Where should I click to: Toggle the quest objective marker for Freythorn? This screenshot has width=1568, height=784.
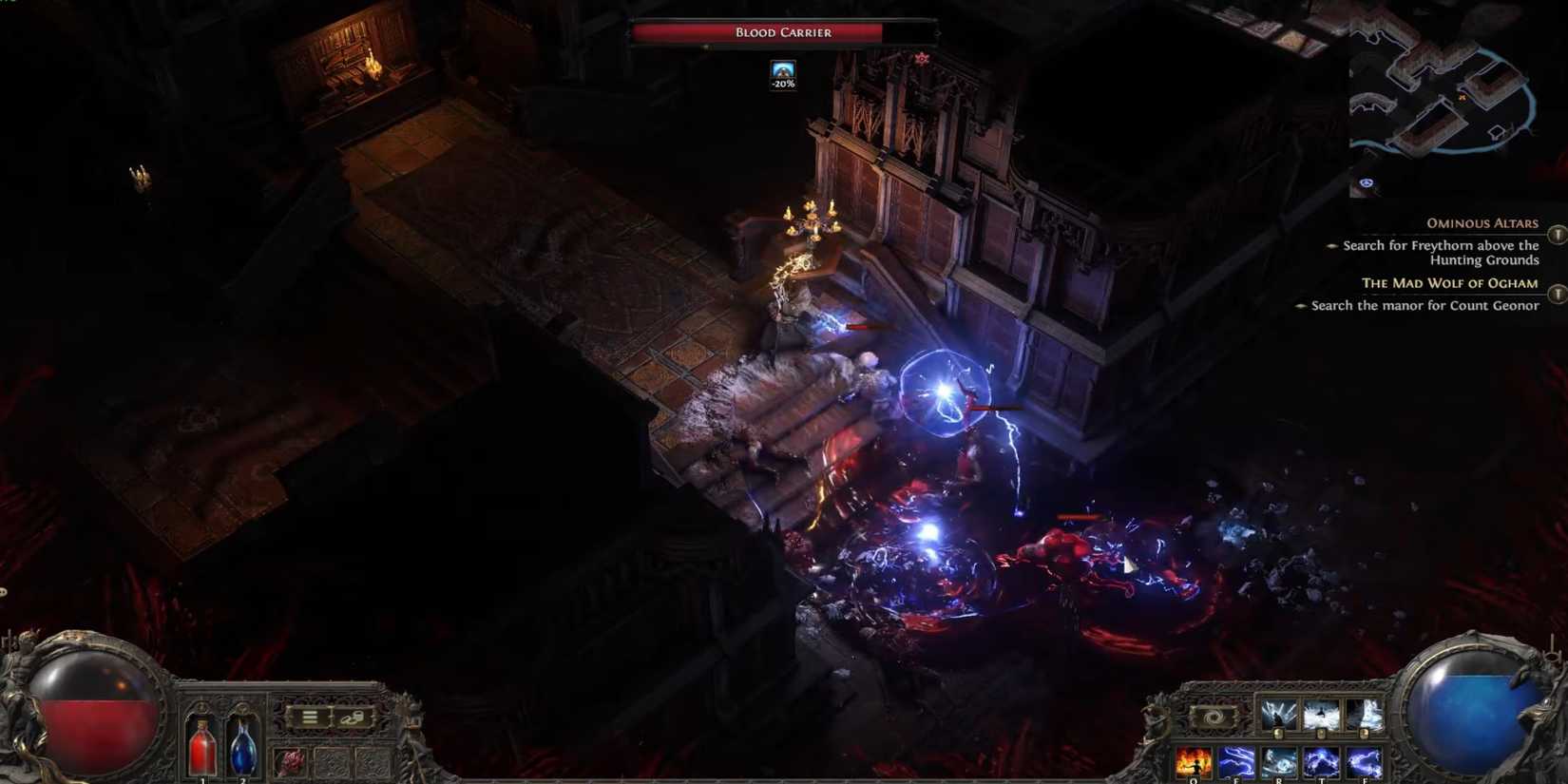[x=1332, y=246]
